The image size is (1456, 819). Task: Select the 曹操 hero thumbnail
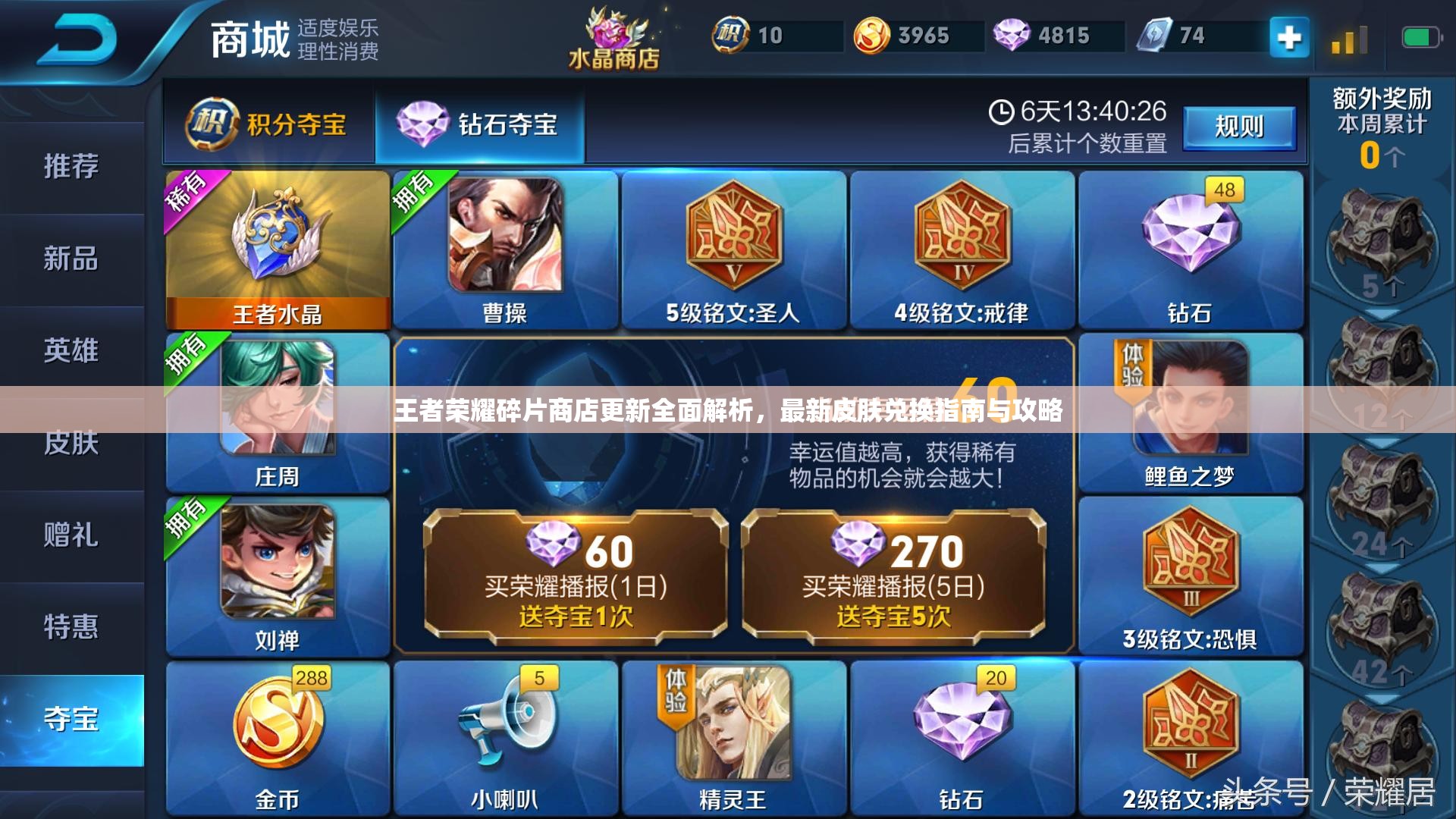pos(504,243)
